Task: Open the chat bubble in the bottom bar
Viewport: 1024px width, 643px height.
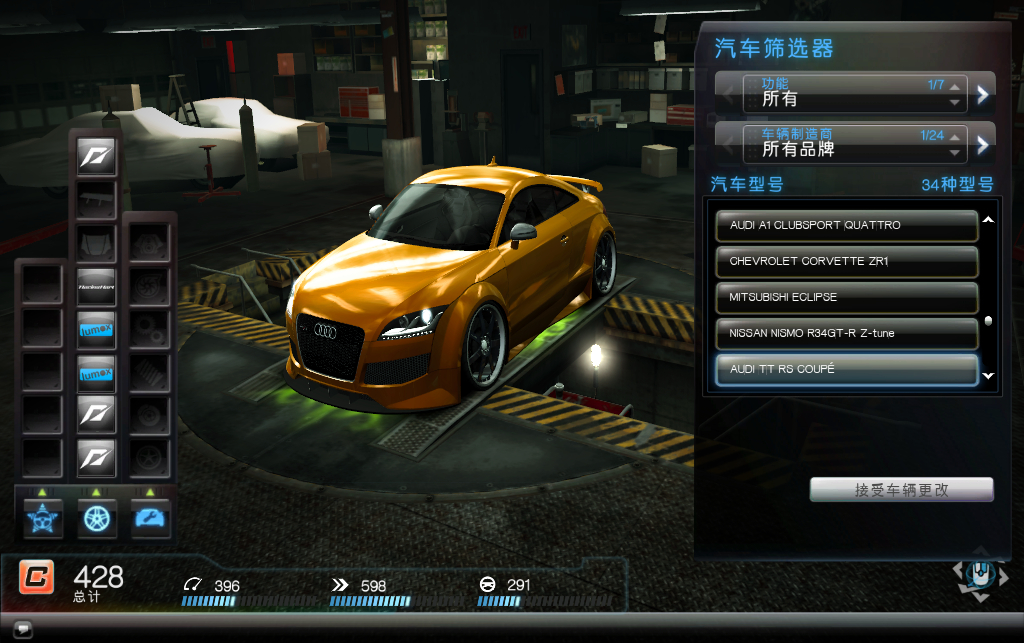Action: click(23, 629)
